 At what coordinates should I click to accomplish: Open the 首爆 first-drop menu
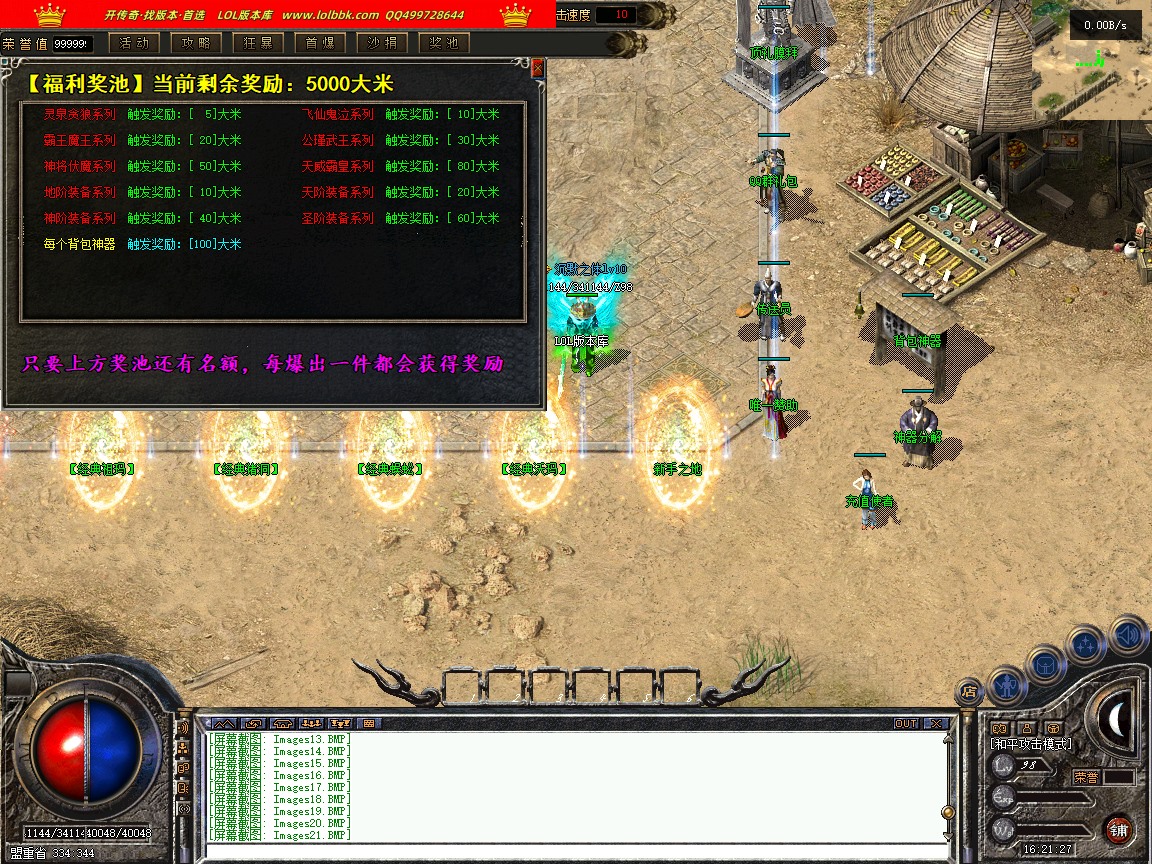pos(320,43)
